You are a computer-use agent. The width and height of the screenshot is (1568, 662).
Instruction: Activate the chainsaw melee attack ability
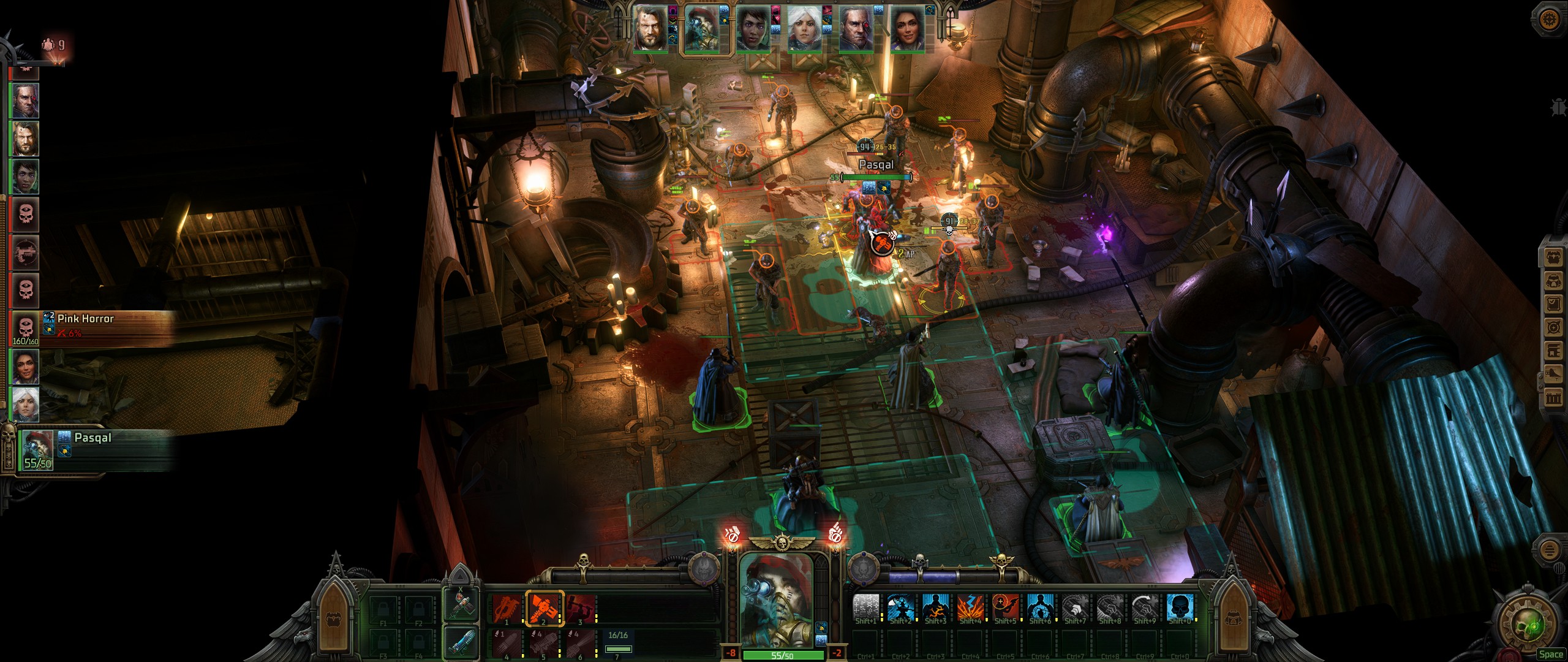click(x=507, y=607)
